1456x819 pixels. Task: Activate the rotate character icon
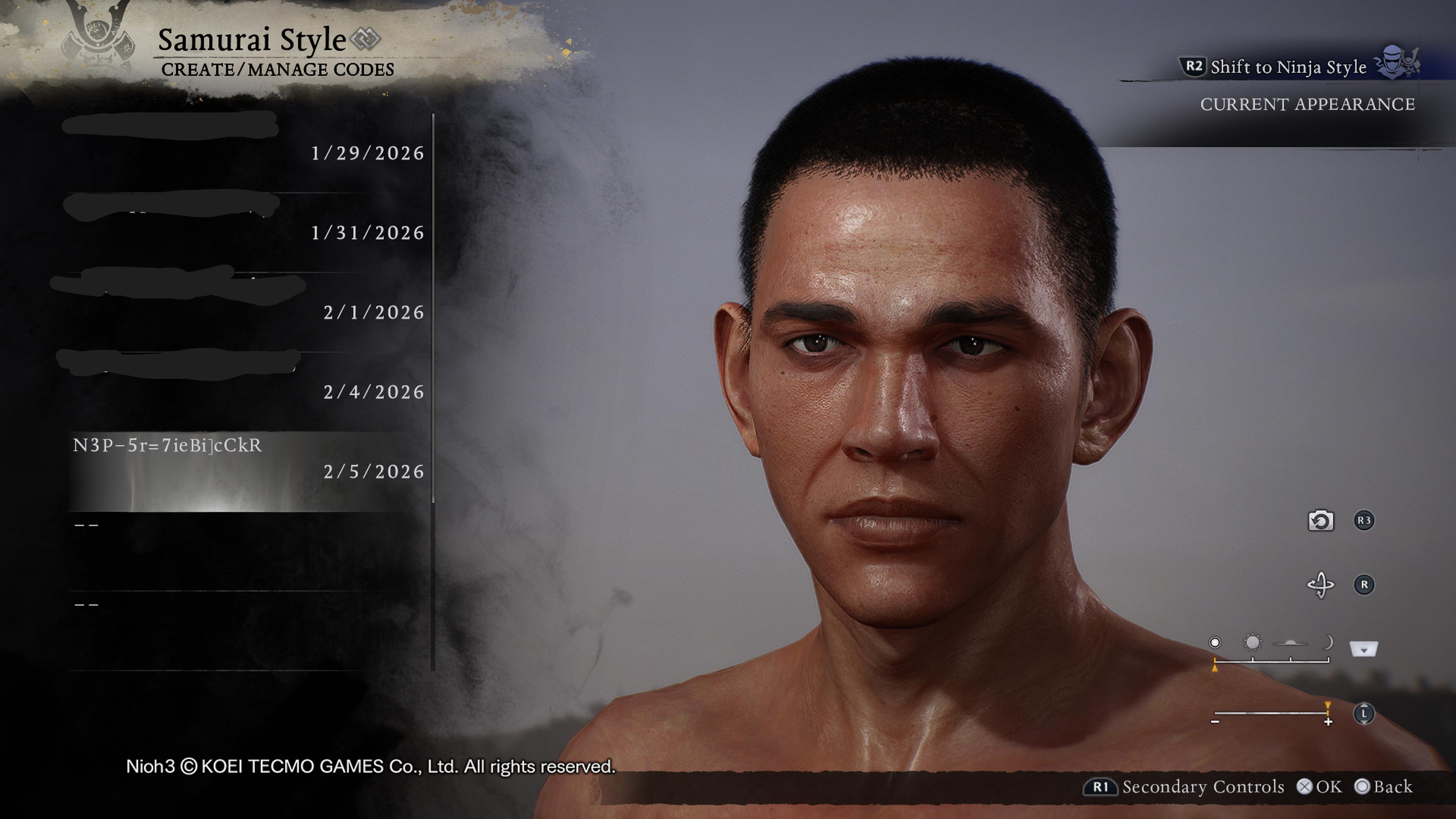coord(1320,584)
